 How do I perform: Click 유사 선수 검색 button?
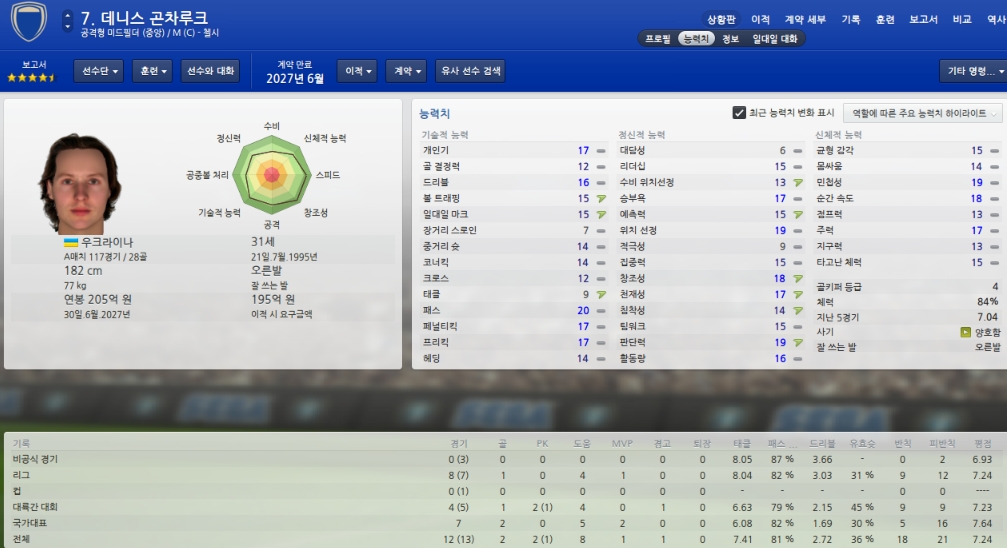point(470,71)
